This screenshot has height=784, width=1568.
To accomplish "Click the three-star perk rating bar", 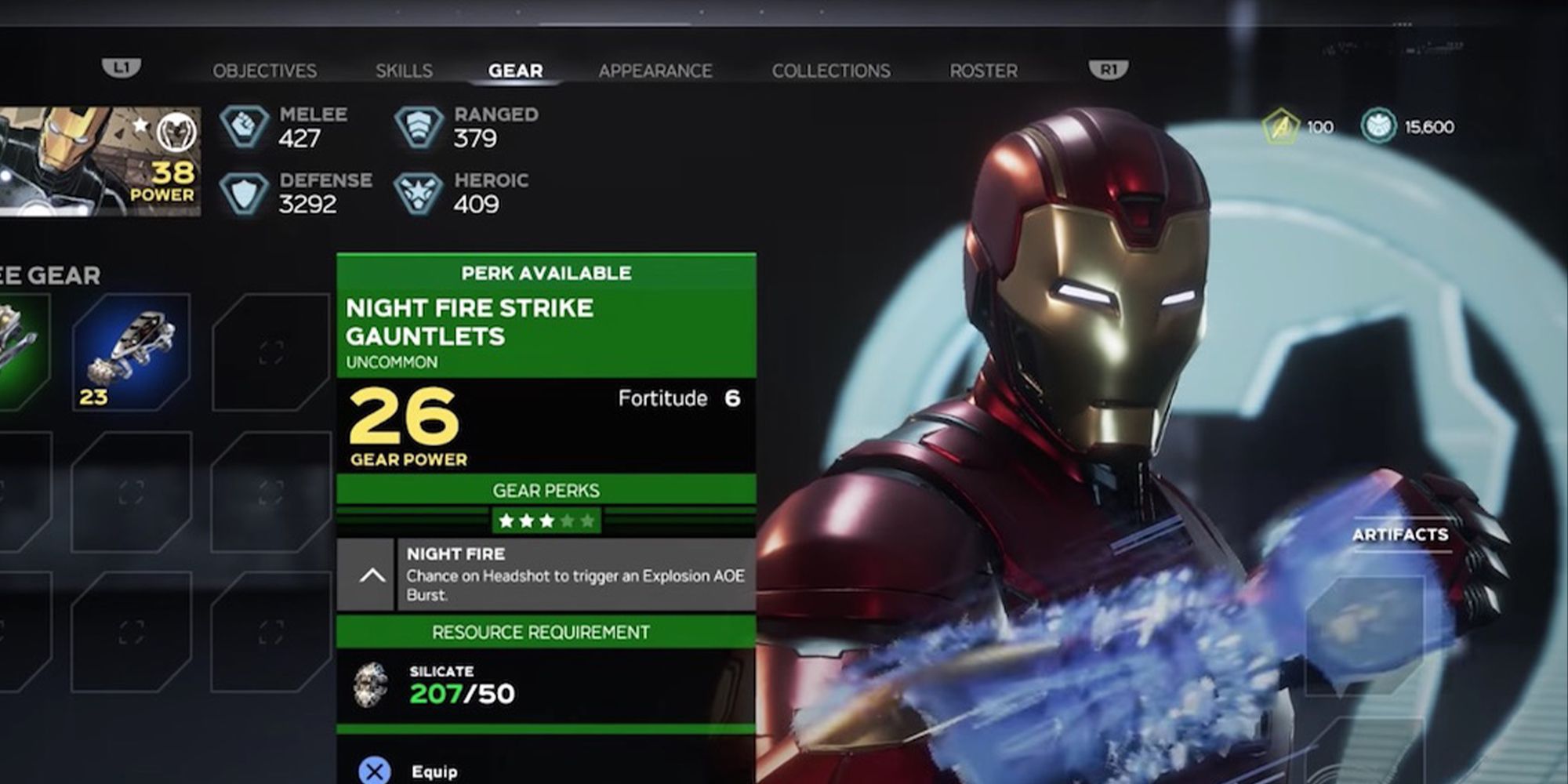I will (x=546, y=519).
